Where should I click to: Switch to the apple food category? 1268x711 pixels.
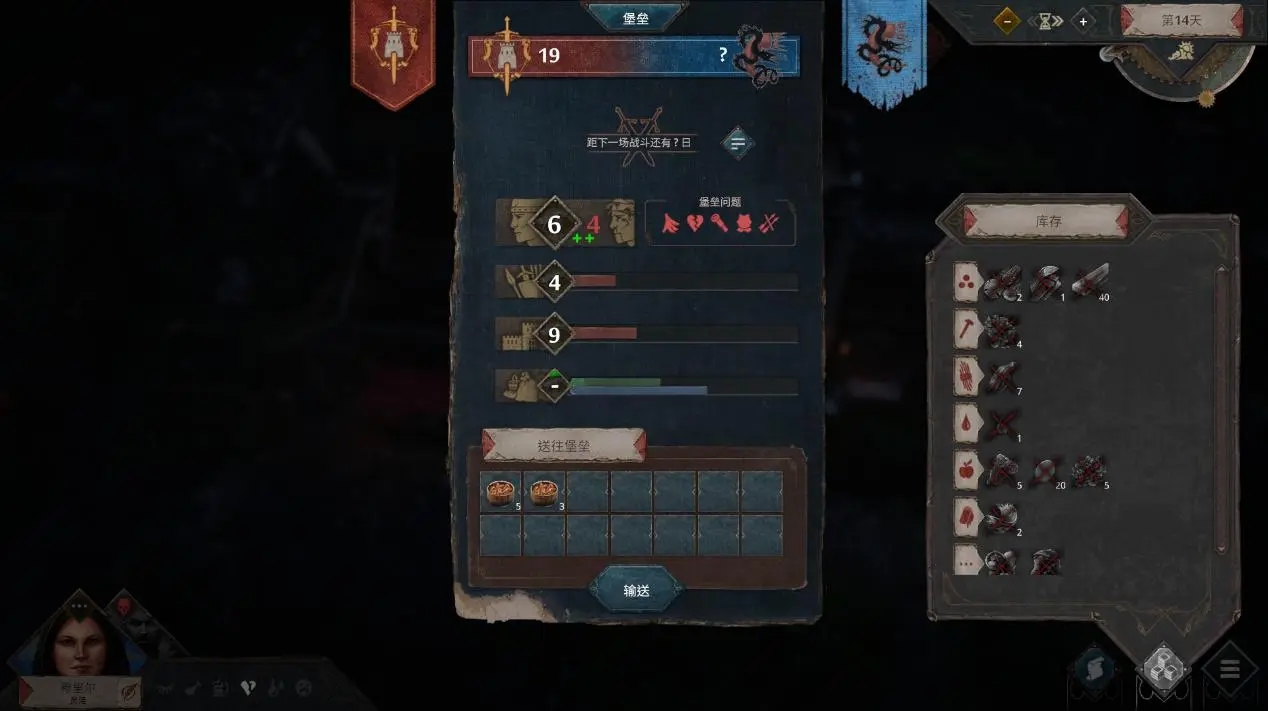pos(967,468)
